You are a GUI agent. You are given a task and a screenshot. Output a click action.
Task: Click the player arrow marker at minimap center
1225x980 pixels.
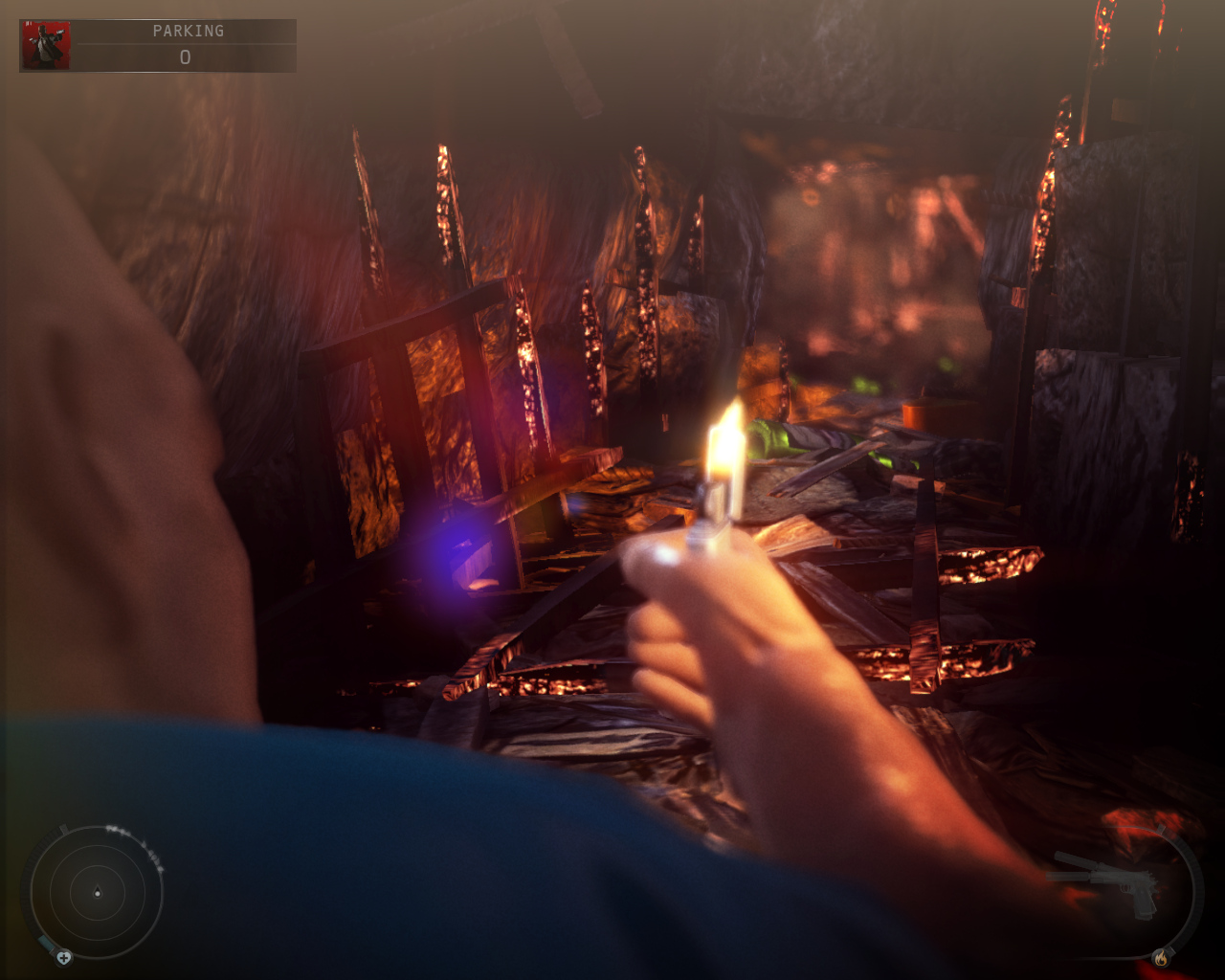tap(98, 893)
